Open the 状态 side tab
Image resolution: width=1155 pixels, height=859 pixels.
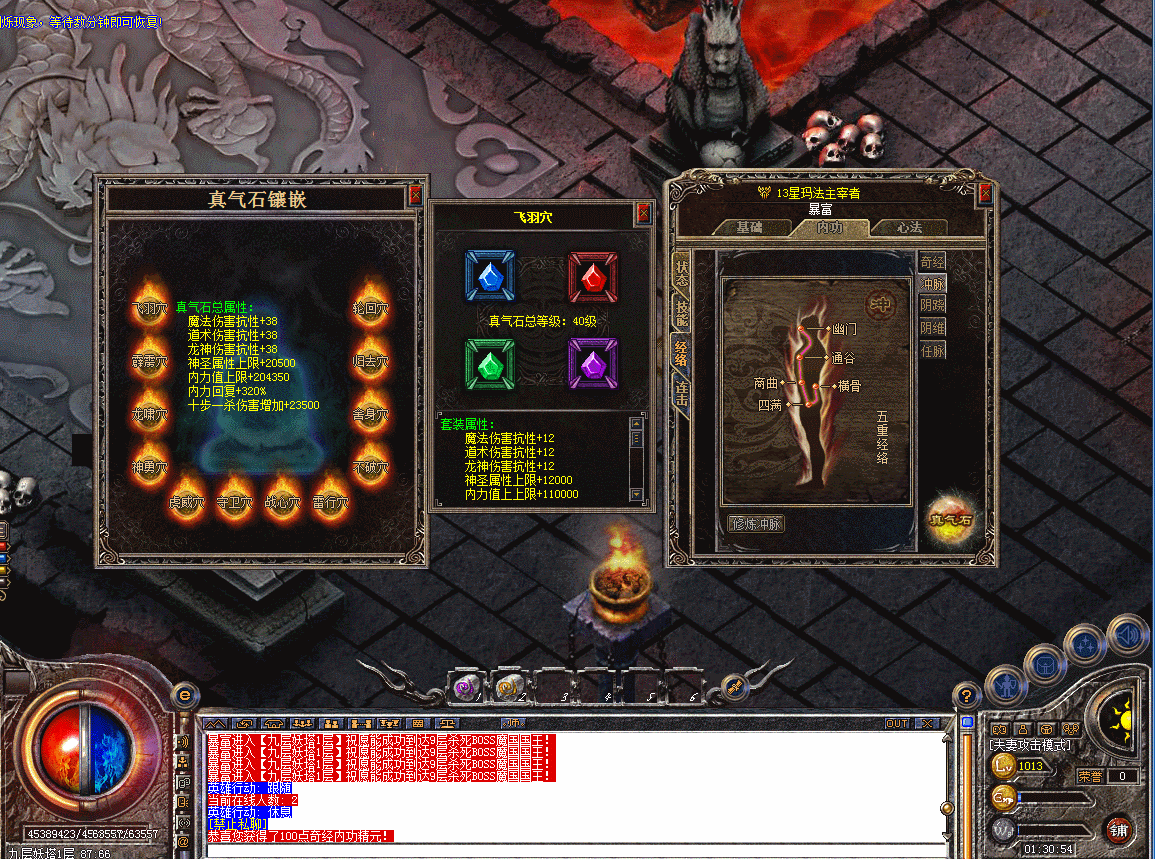coord(682,268)
